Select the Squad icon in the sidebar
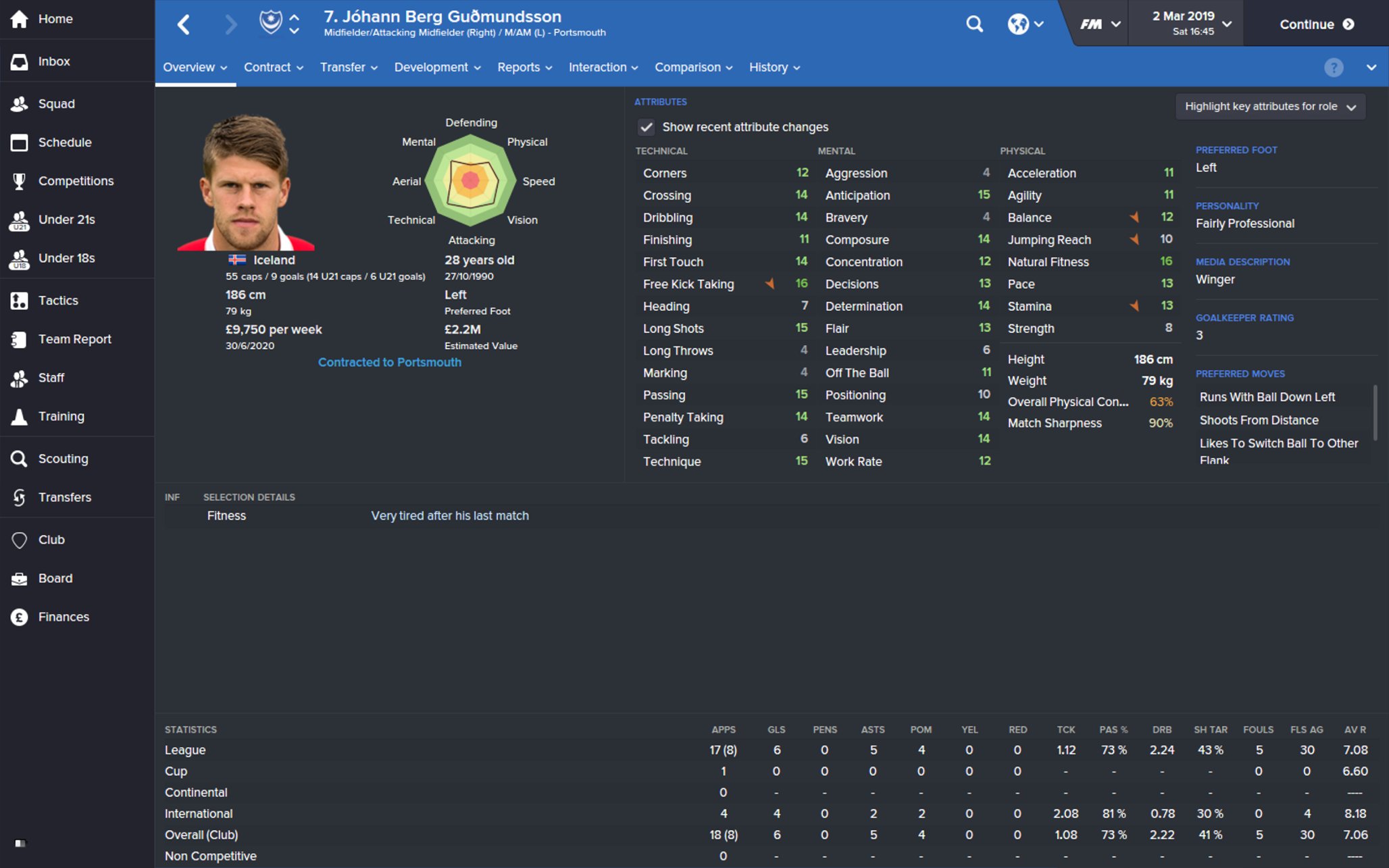The image size is (1389, 868). 57,103
